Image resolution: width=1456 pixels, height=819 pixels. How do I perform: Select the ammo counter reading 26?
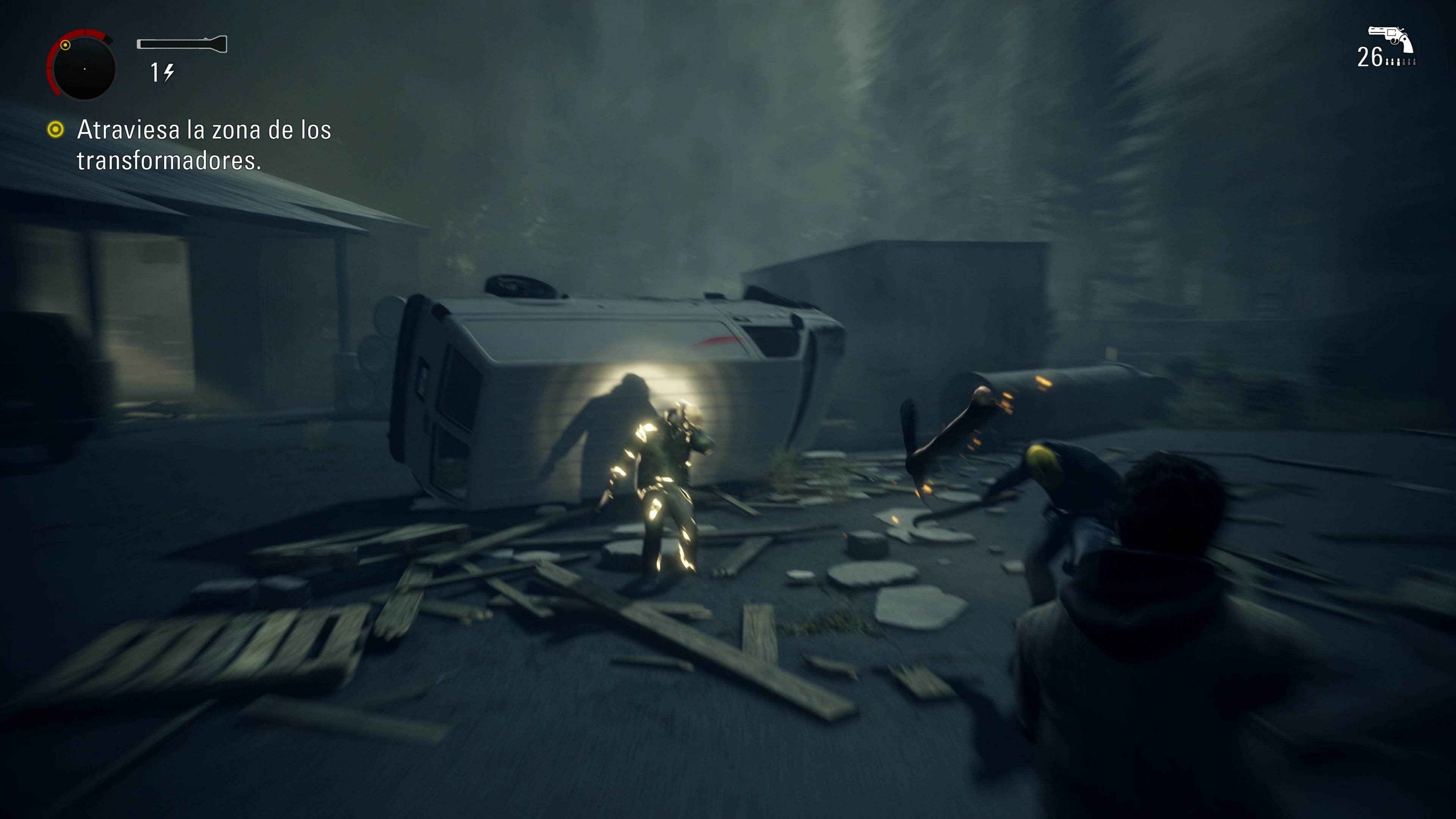click(x=1370, y=56)
